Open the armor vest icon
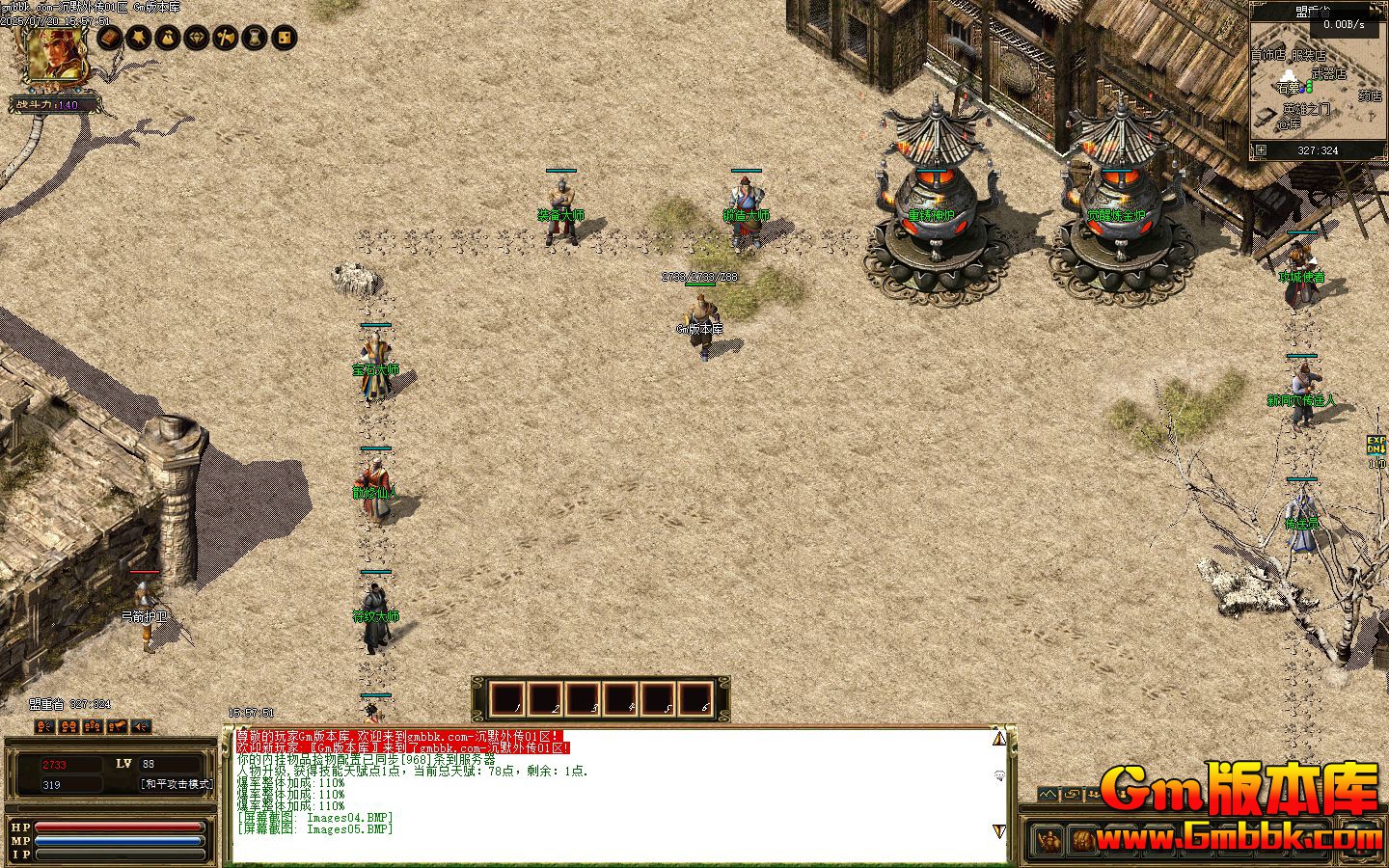 [255, 38]
